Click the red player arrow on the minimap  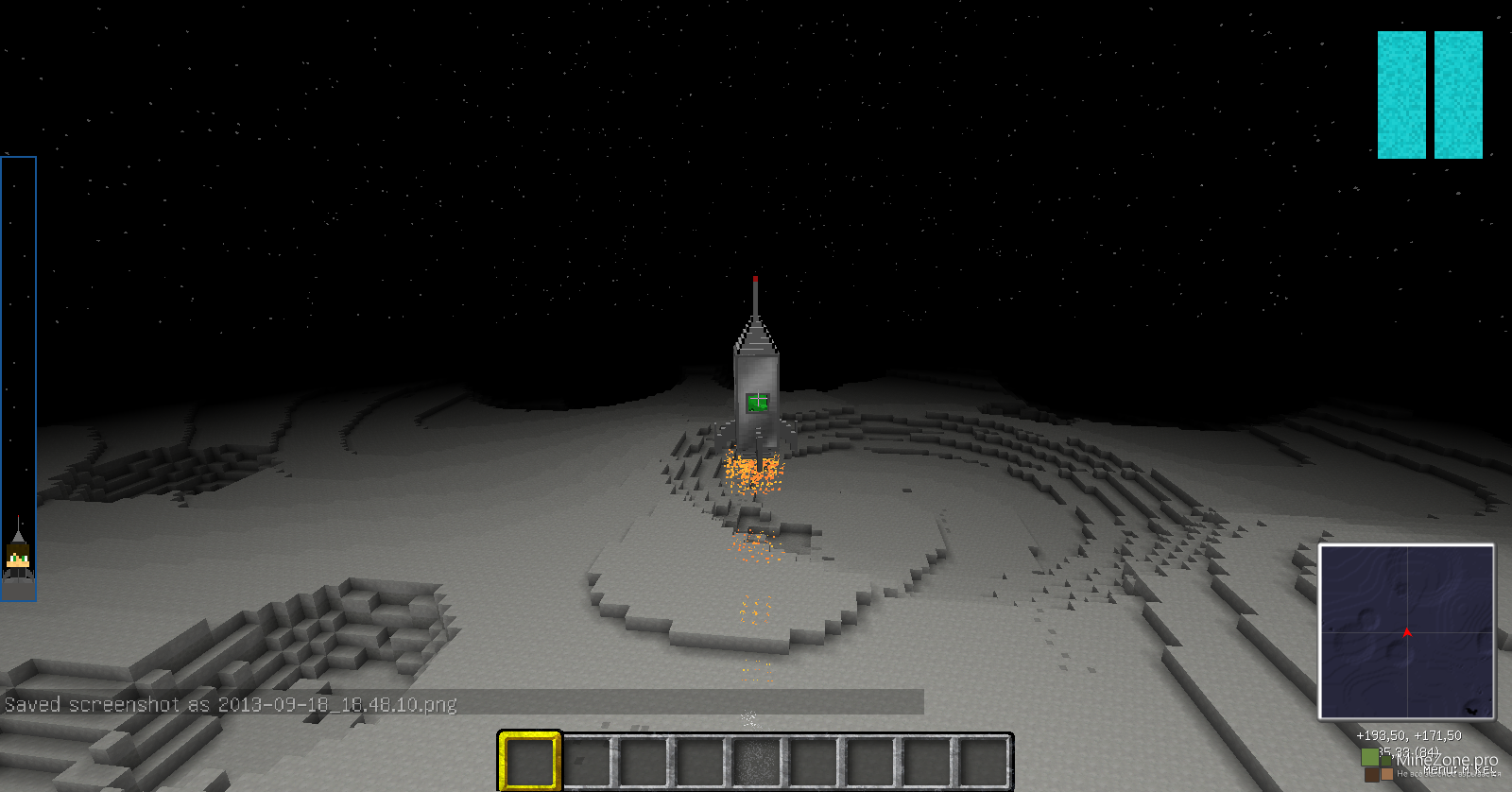(1407, 631)
